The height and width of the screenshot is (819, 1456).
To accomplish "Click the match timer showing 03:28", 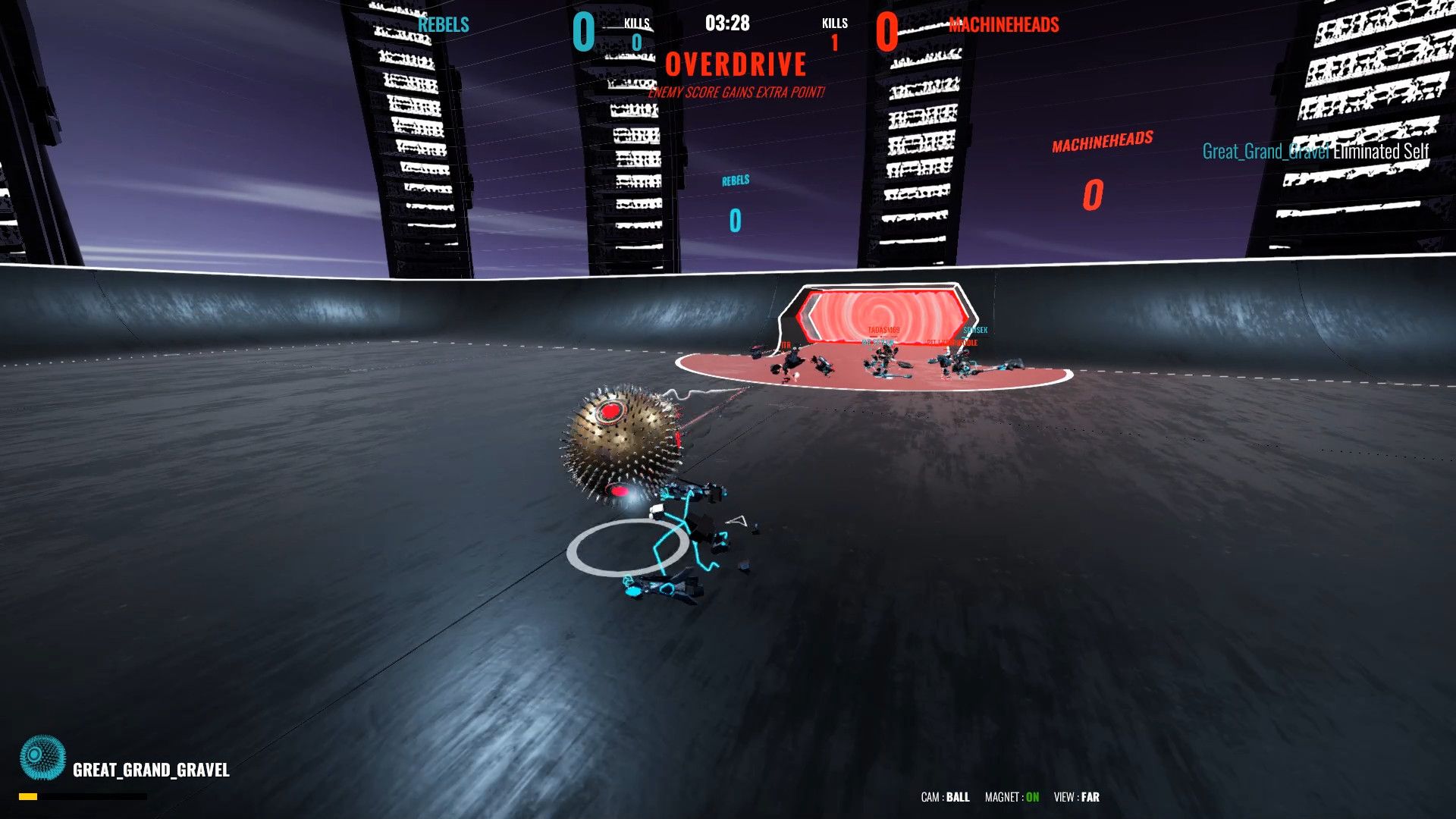I will coord(726,24).
